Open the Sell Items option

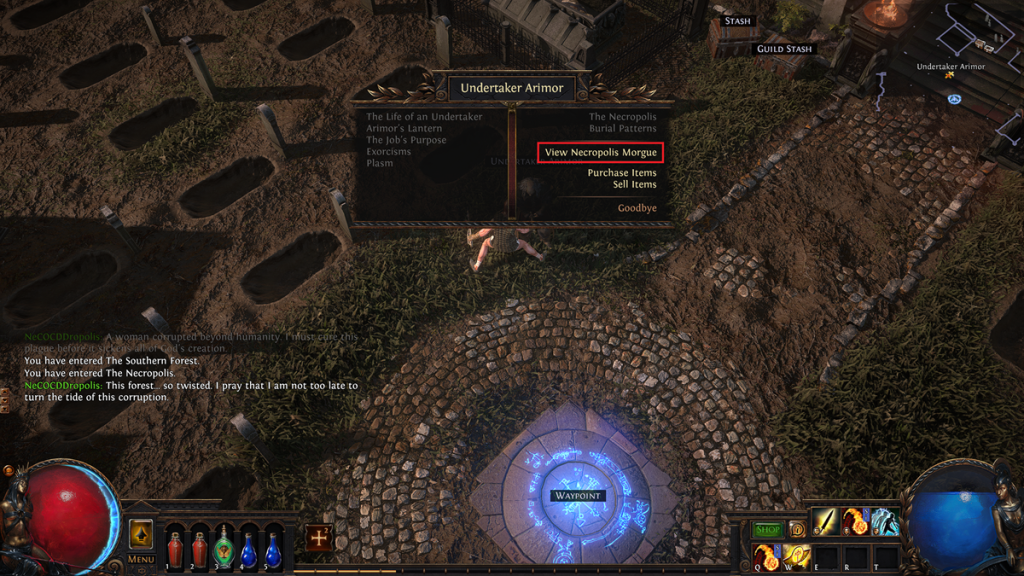click(x=634, y=185)
